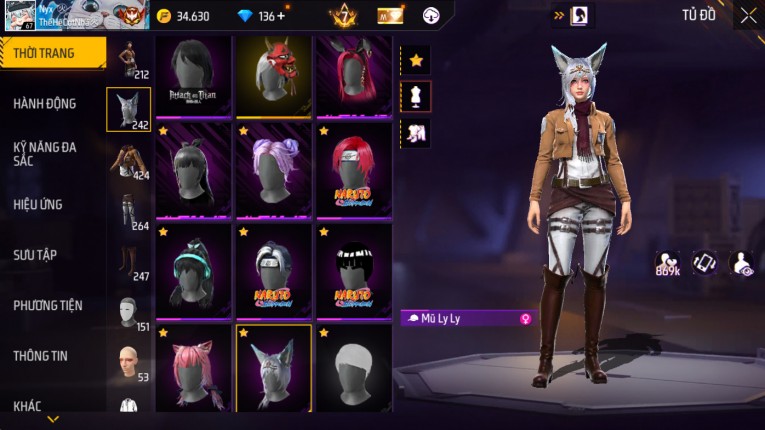Add diamonds with the plus button
765x430 pixels.
280,16
